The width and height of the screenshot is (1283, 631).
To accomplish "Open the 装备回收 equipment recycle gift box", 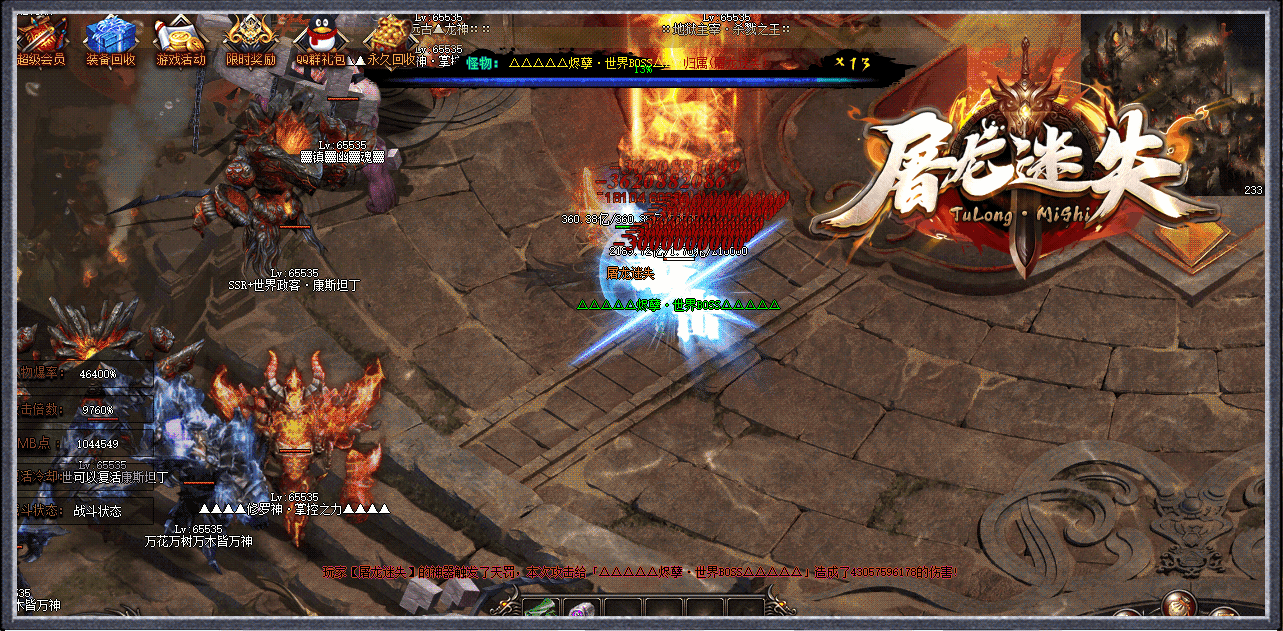I will click(110, 38).
